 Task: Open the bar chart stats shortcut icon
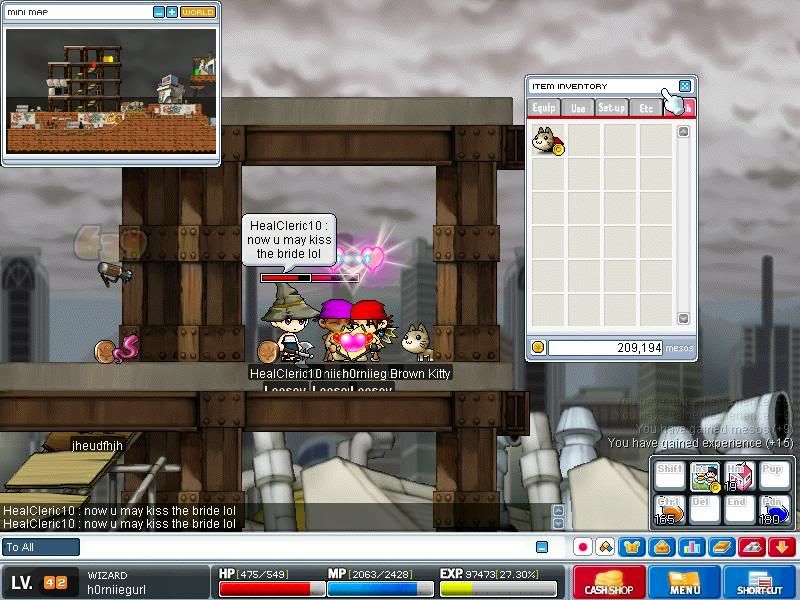(x=691, y=547)
